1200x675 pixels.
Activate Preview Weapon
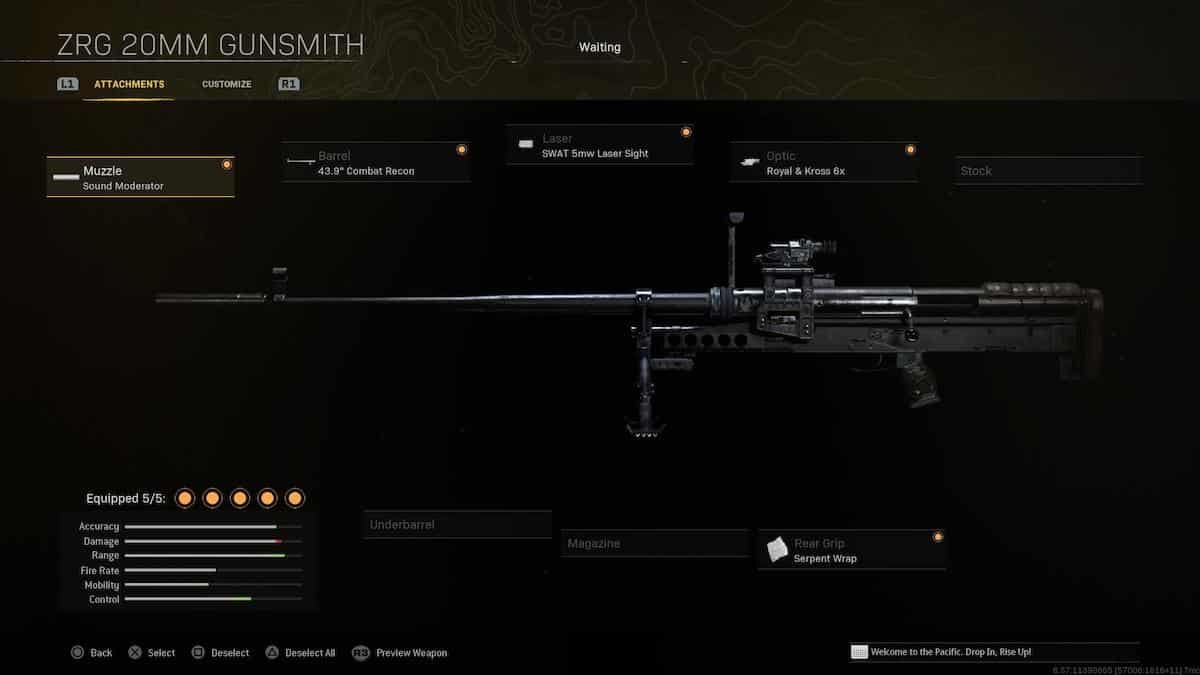tap(400, 653)
